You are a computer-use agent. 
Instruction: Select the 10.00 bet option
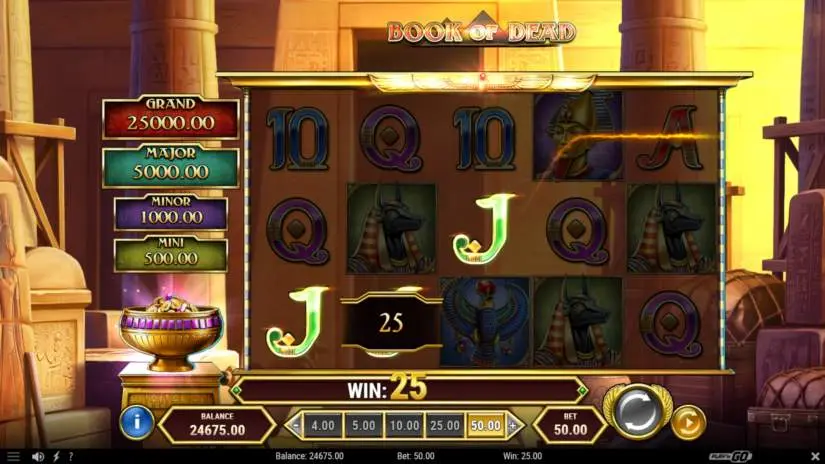(404, 425)
